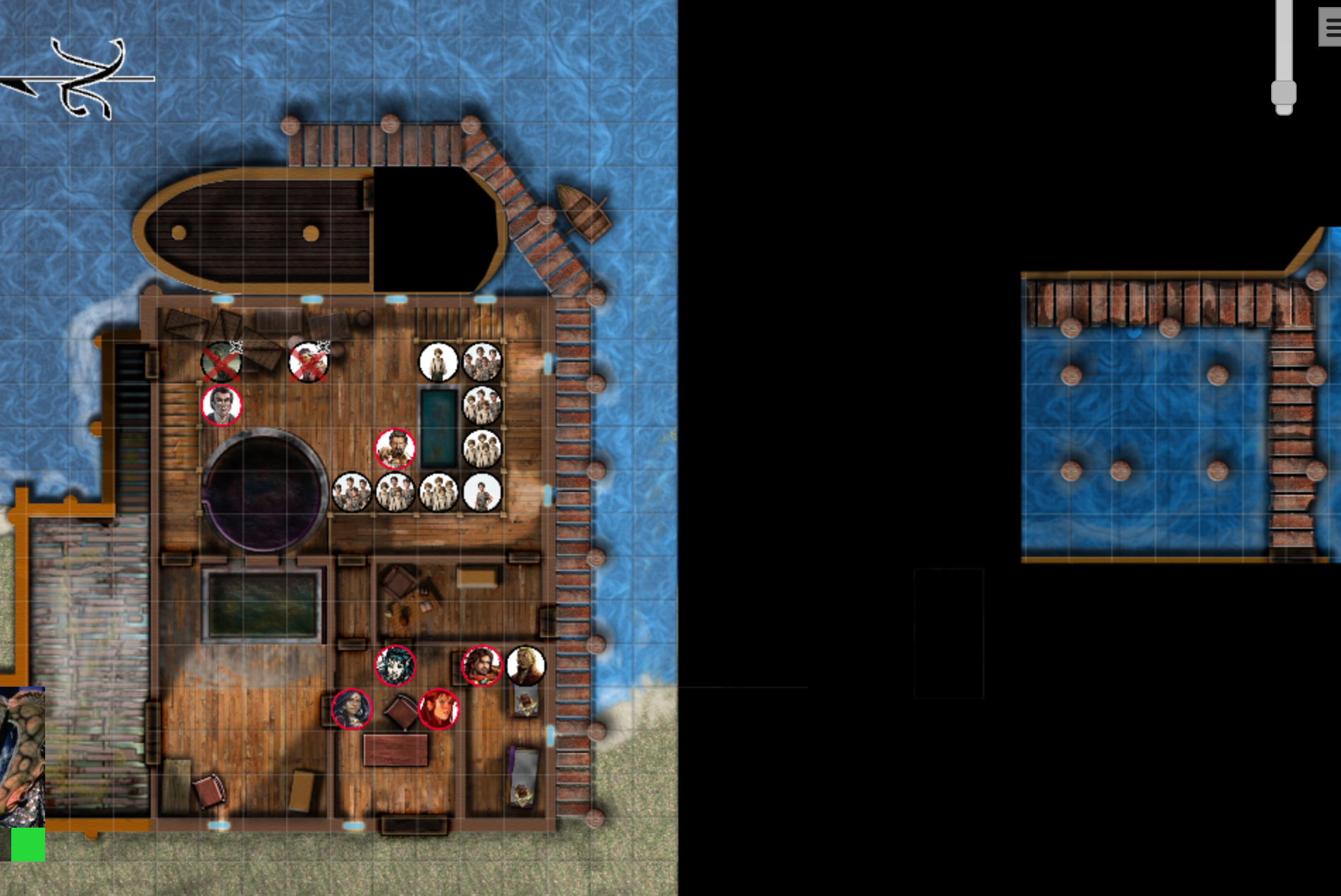Viewport: 1341px width, 896px height.
Task: Click the scaly creature player portrait
Action: click(22, 756)
